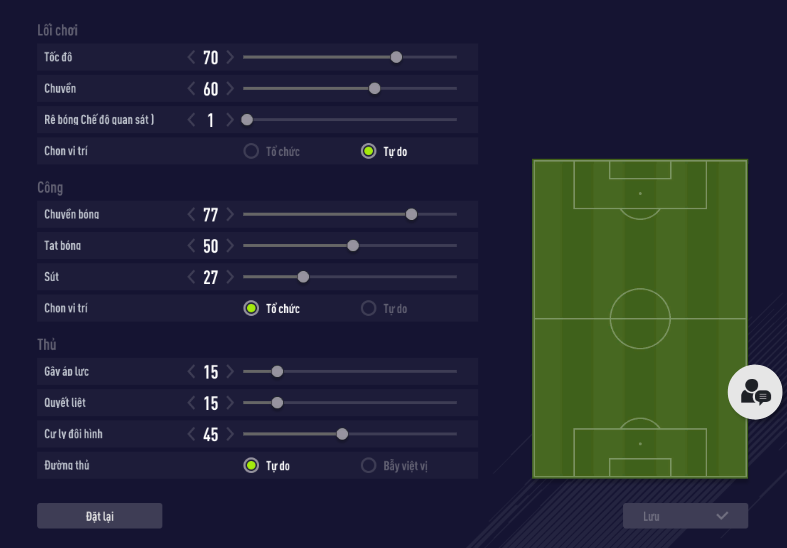Select Tự do positioning in Công section
The width and height of the screenshot is (787, 548).
pos(368,308)
